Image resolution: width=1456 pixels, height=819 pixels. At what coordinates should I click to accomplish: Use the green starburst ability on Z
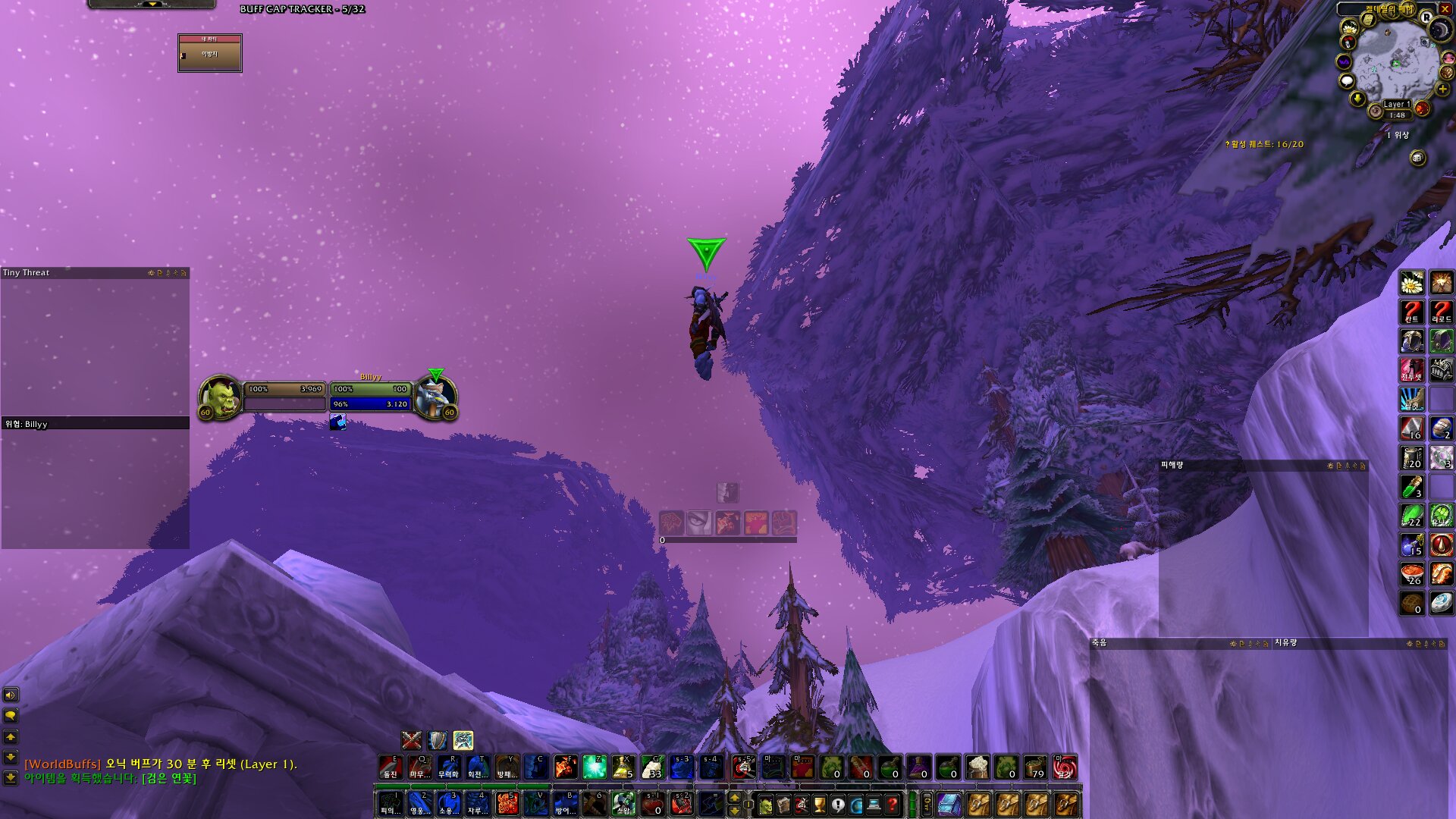595,767
